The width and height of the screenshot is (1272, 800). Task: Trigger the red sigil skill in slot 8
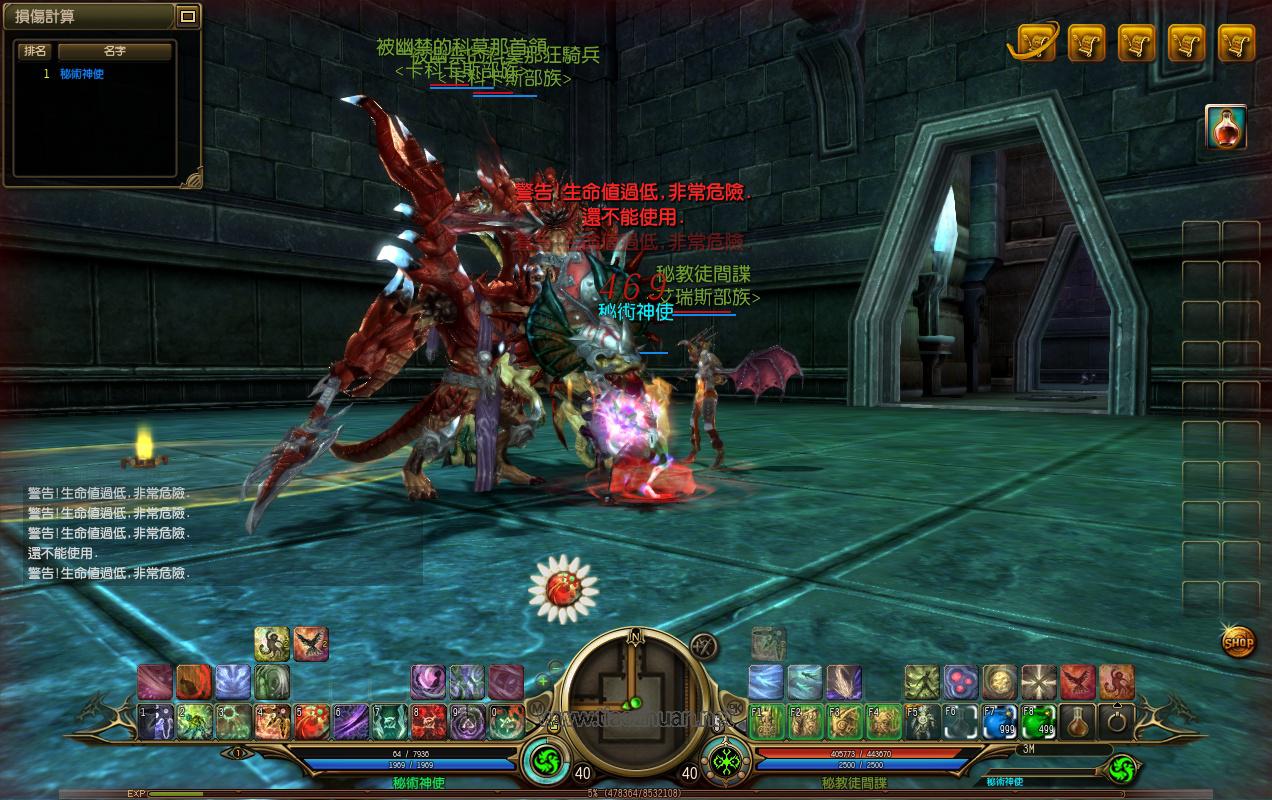pos(428,721)
